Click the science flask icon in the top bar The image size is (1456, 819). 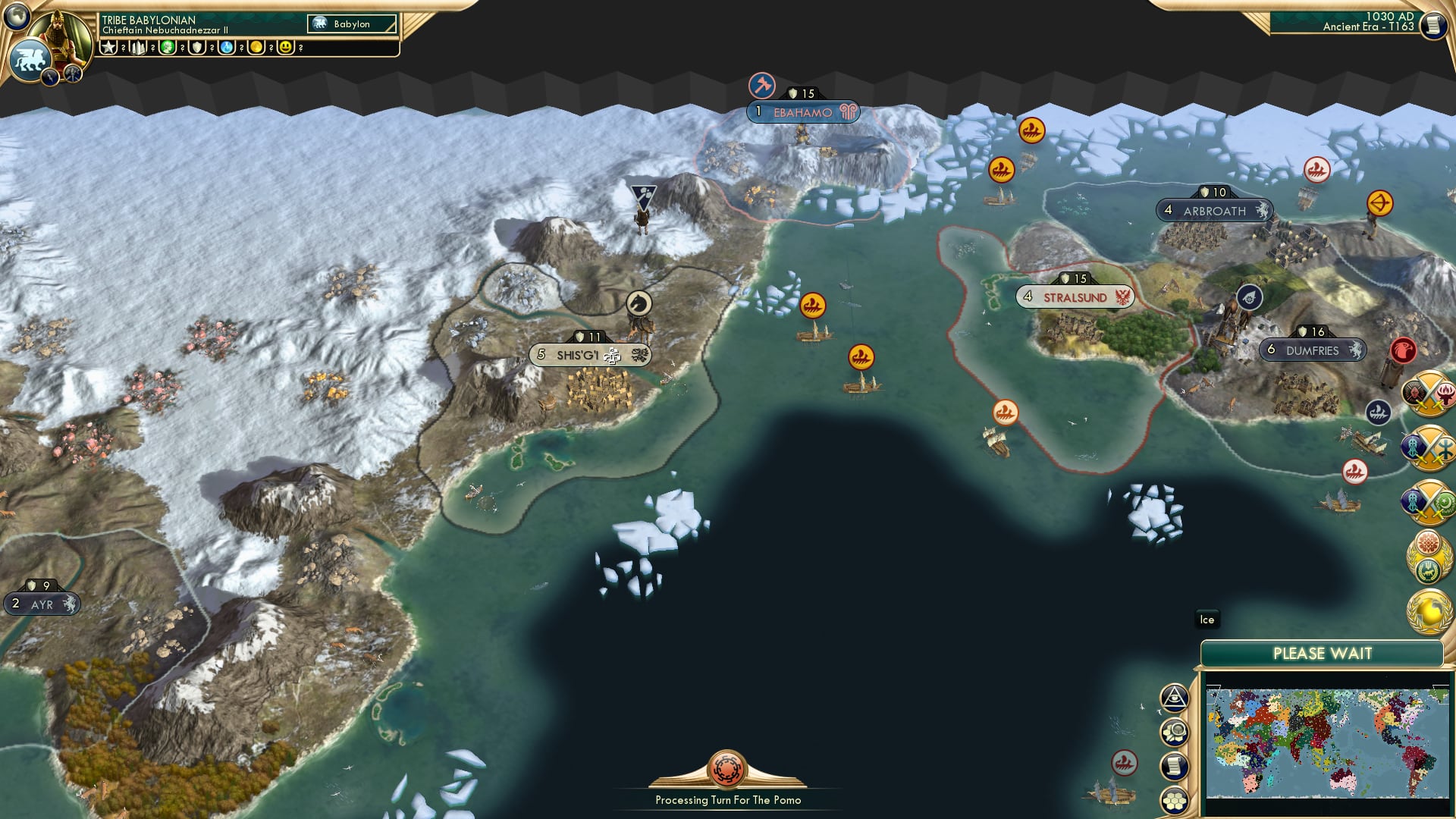point(226,48)
